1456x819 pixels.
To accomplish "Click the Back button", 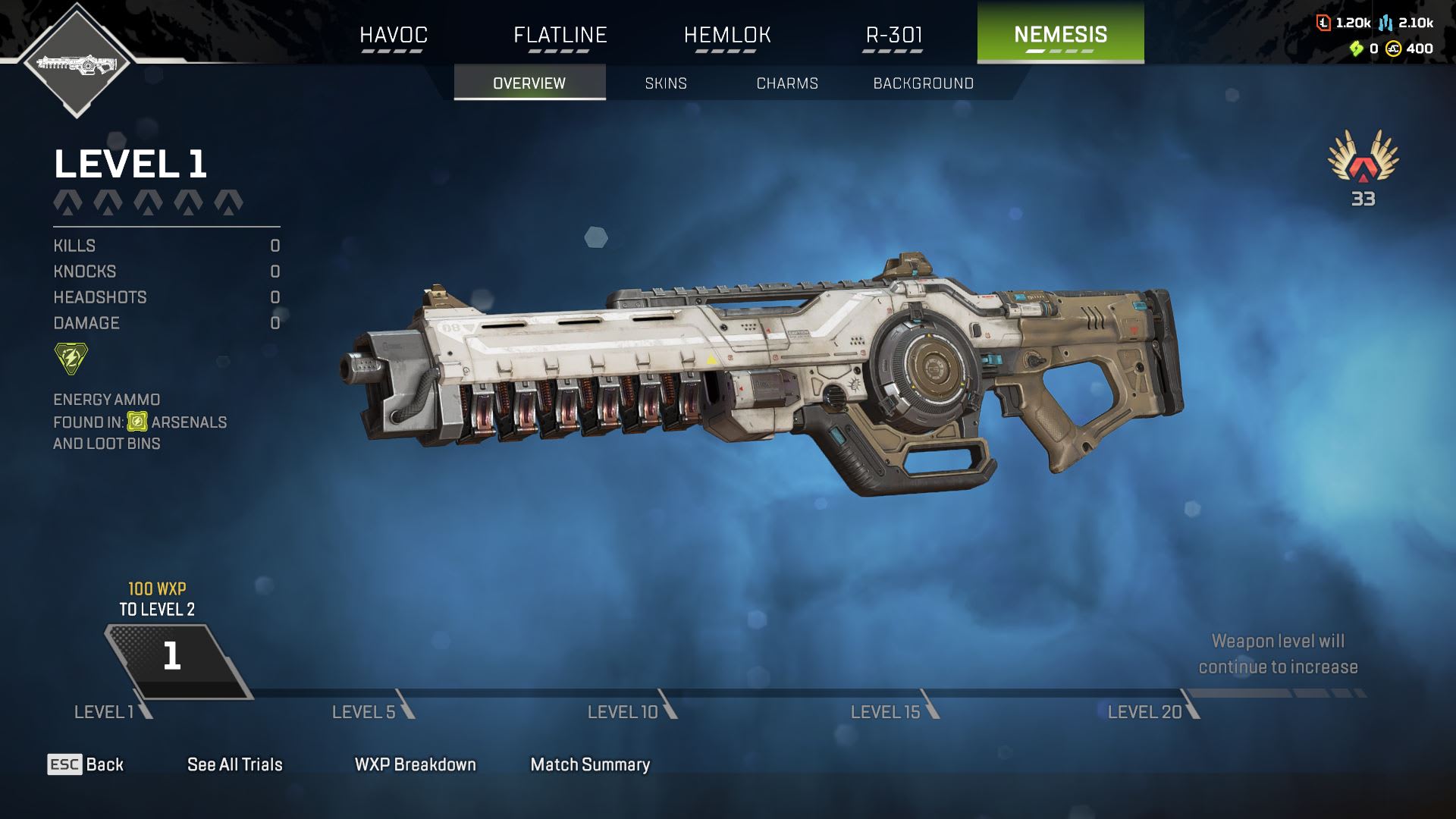I will tap(86, 764).
